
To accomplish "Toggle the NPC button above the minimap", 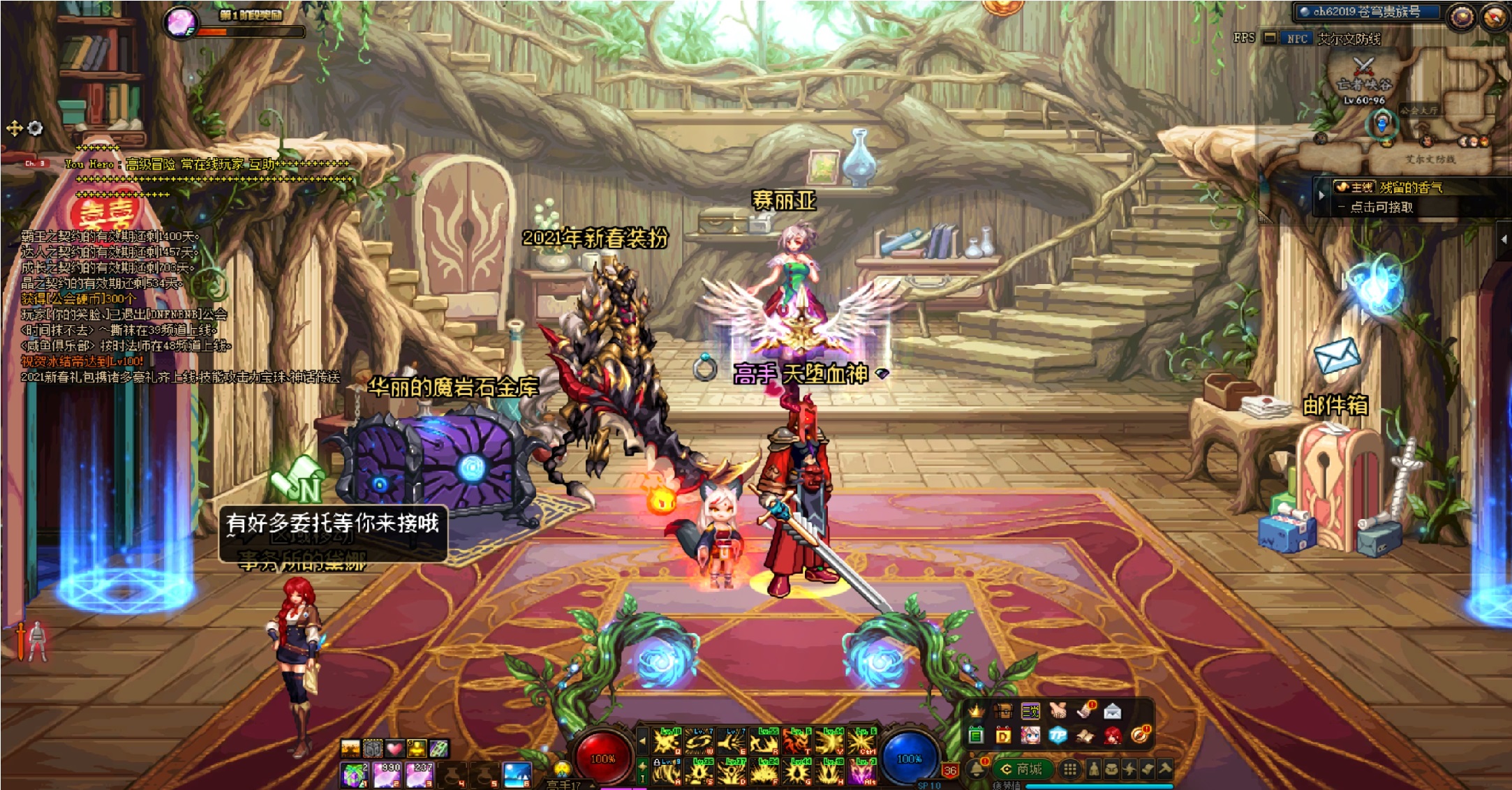I will click(1296, 38).
